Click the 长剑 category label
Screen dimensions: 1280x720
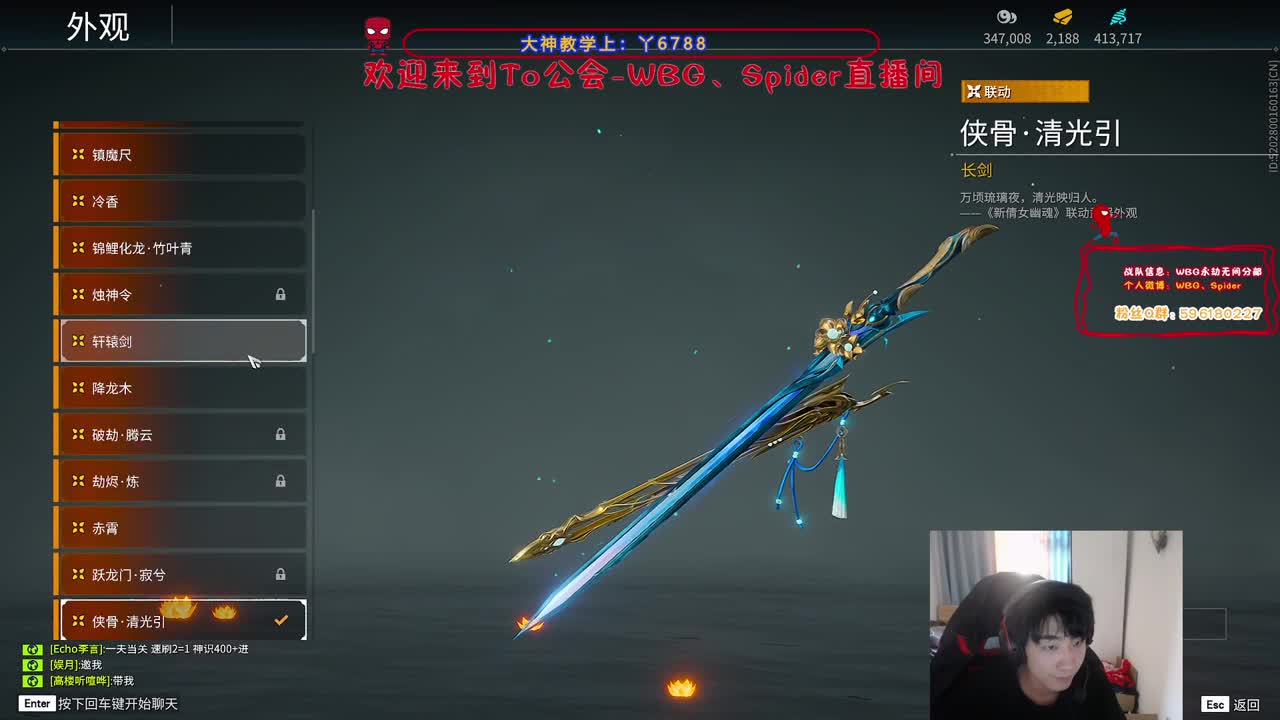pyautogui.click(x=978, y=170)
